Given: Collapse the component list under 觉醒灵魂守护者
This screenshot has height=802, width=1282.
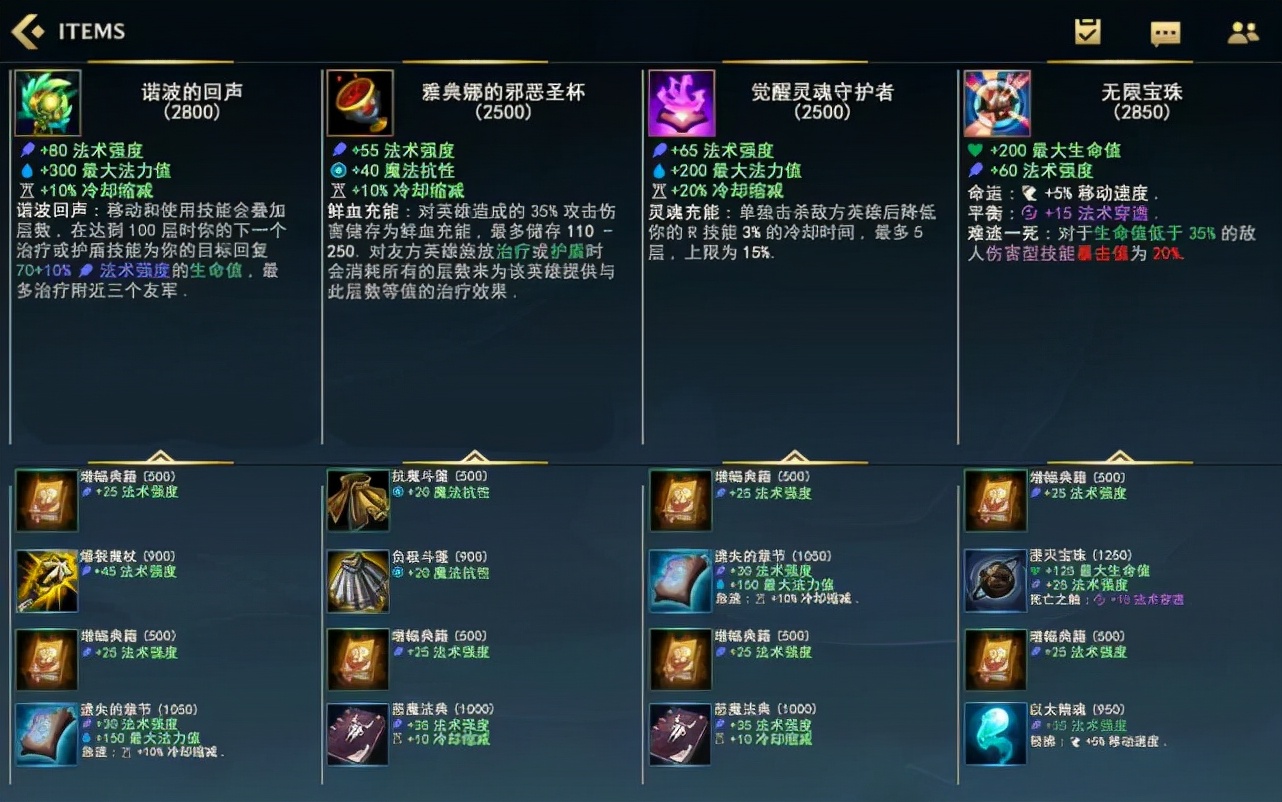Looking at the screenshot, I should (796, 455).
